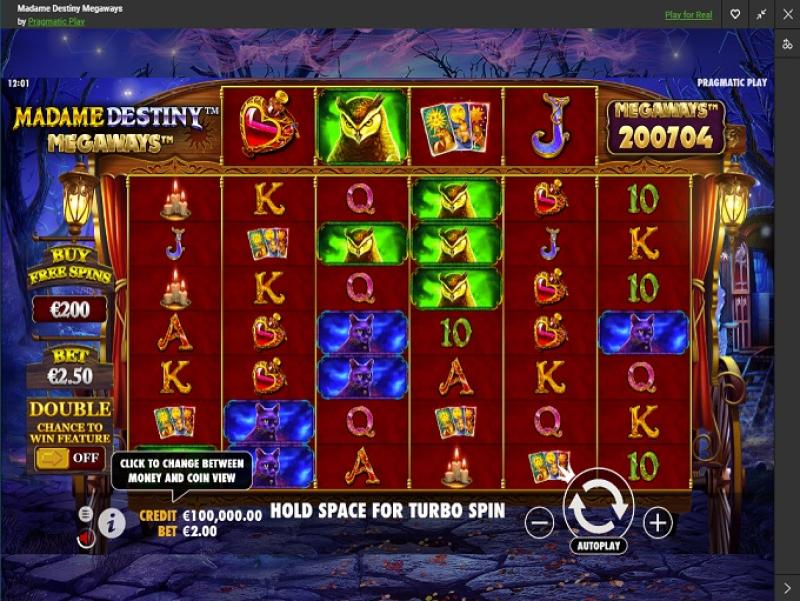
Task: Buy Free Spins for €200
Action: click(69, 308)
